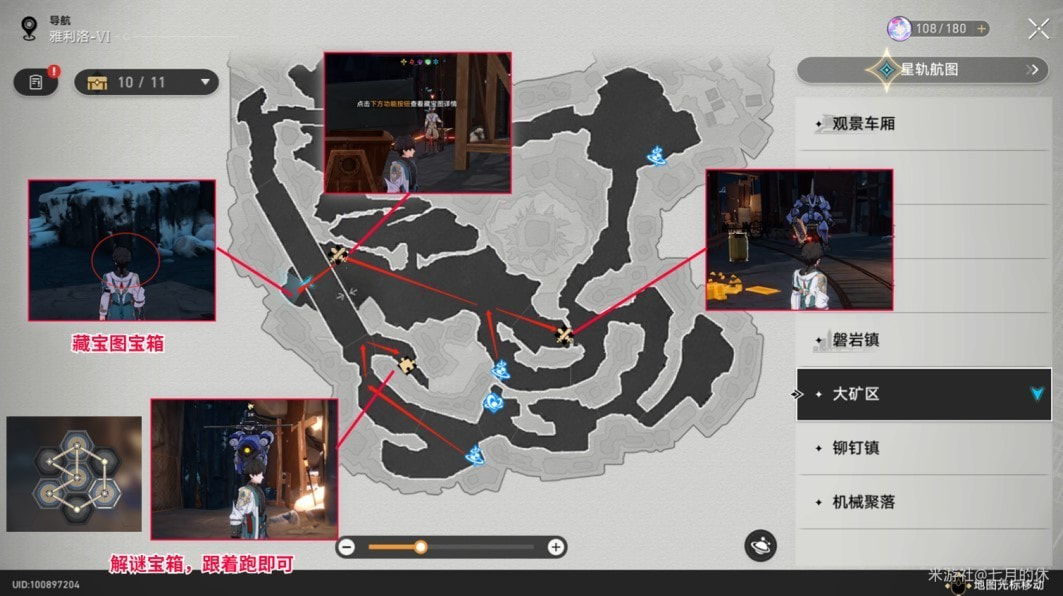Open the mission log icon with red alert
The height and width of the screenshot is (596, 1063).
[x=36, y=82]
